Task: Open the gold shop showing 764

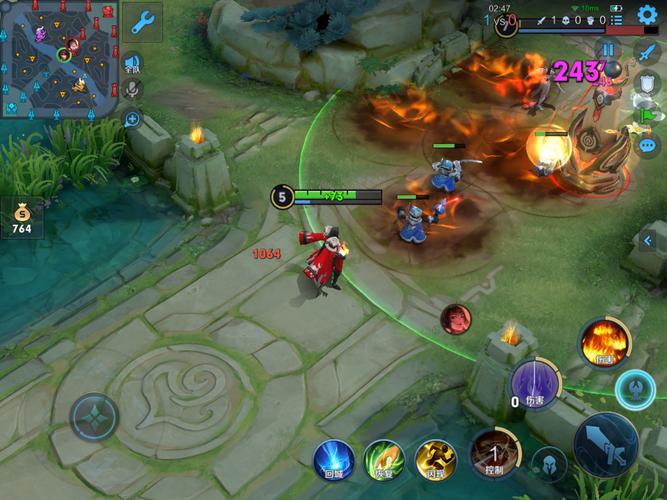Action: pos(21,217)
